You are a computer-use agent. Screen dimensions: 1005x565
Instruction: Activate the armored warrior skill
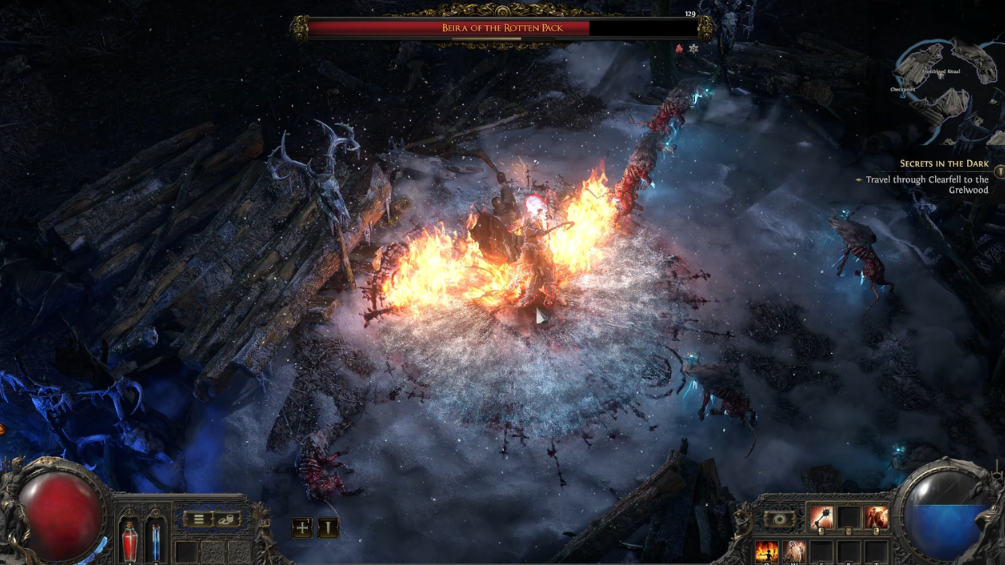876,517
